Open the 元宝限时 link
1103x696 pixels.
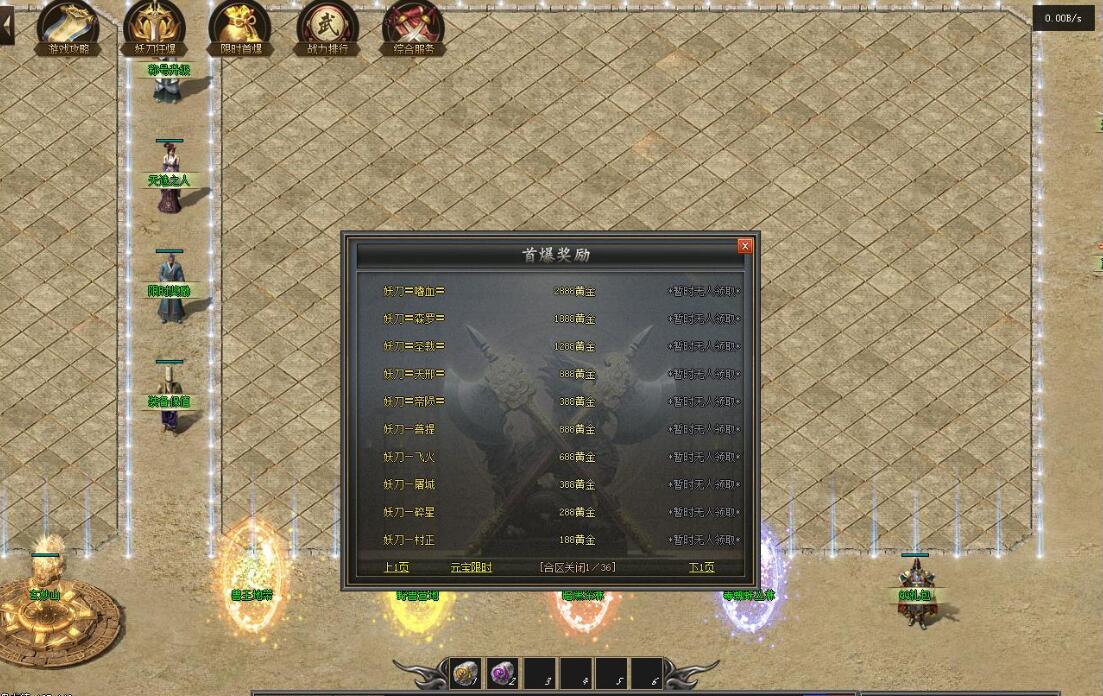point(471,567)
